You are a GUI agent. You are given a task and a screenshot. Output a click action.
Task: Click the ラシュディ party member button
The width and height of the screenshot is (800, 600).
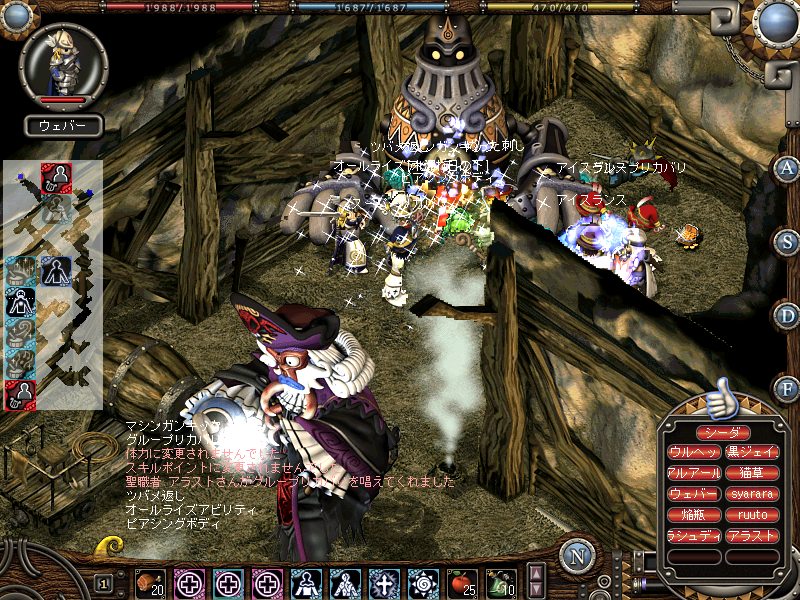pyautogui.click(x=691, y=536)
